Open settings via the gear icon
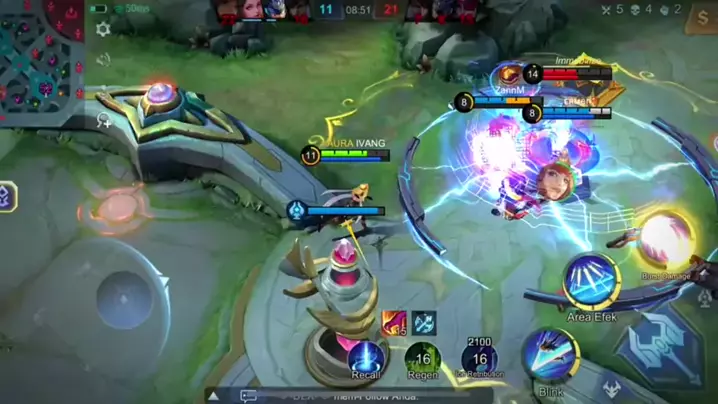This screenshot has width=718, height=404. click(x=103, y=30)
